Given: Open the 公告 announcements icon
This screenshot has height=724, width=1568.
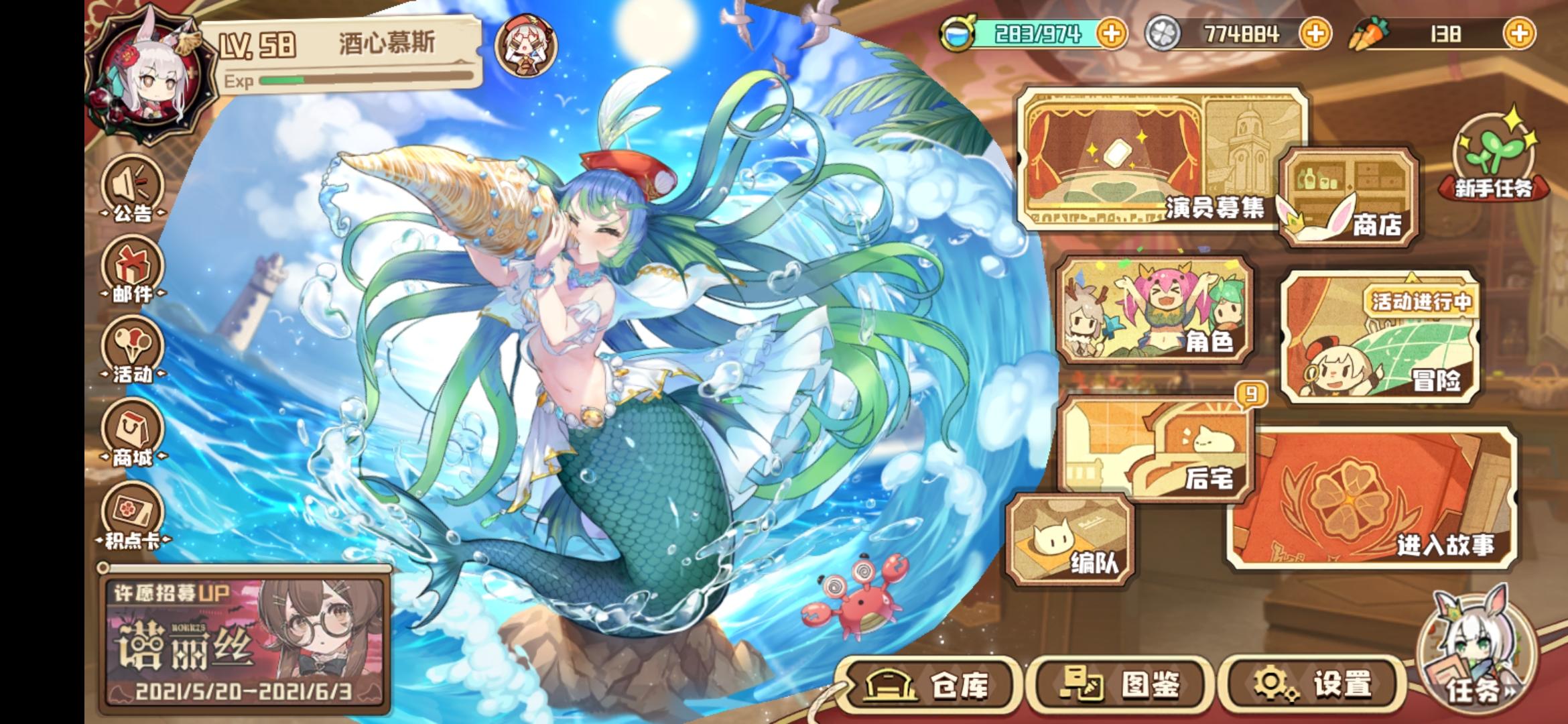Looking at the screenshot, I should point(131,190).
